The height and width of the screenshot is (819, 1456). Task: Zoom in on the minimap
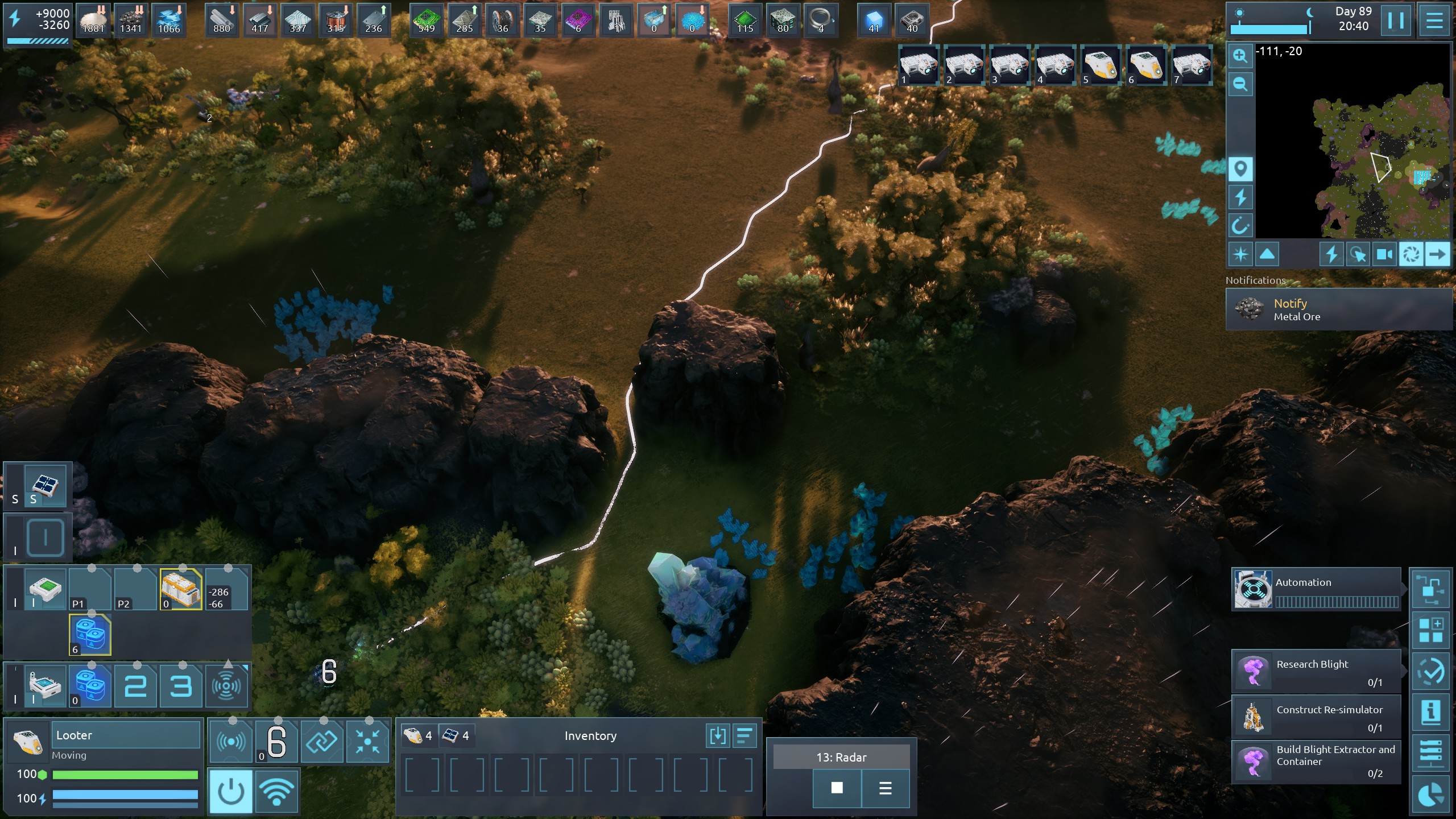(1240, 56)
